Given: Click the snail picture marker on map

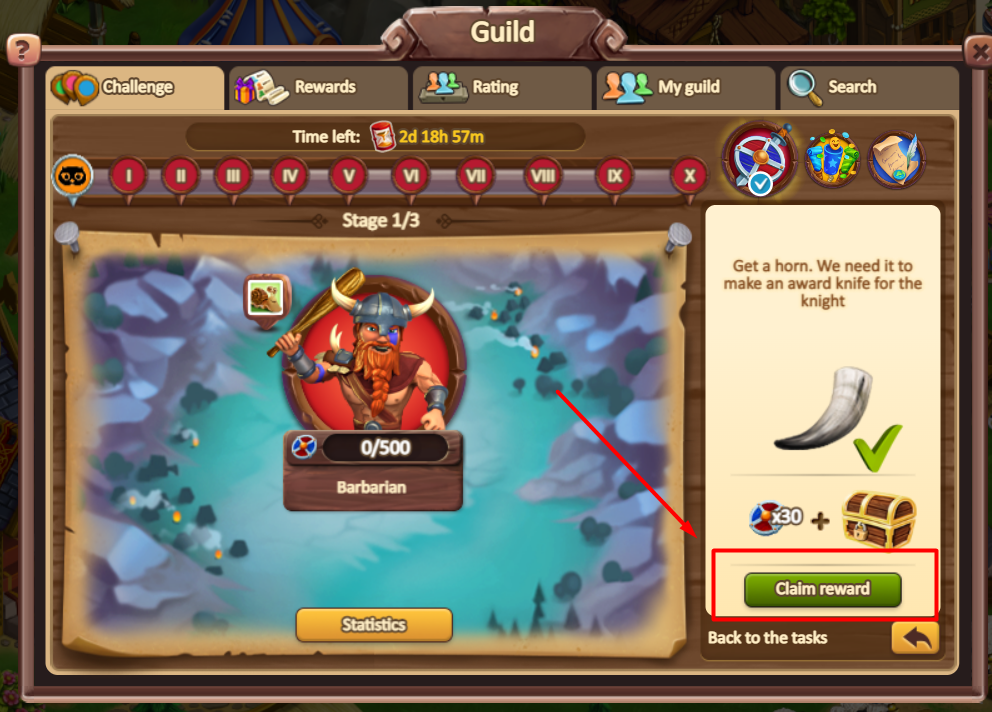Looking at the screenshot, I should 266,297.
